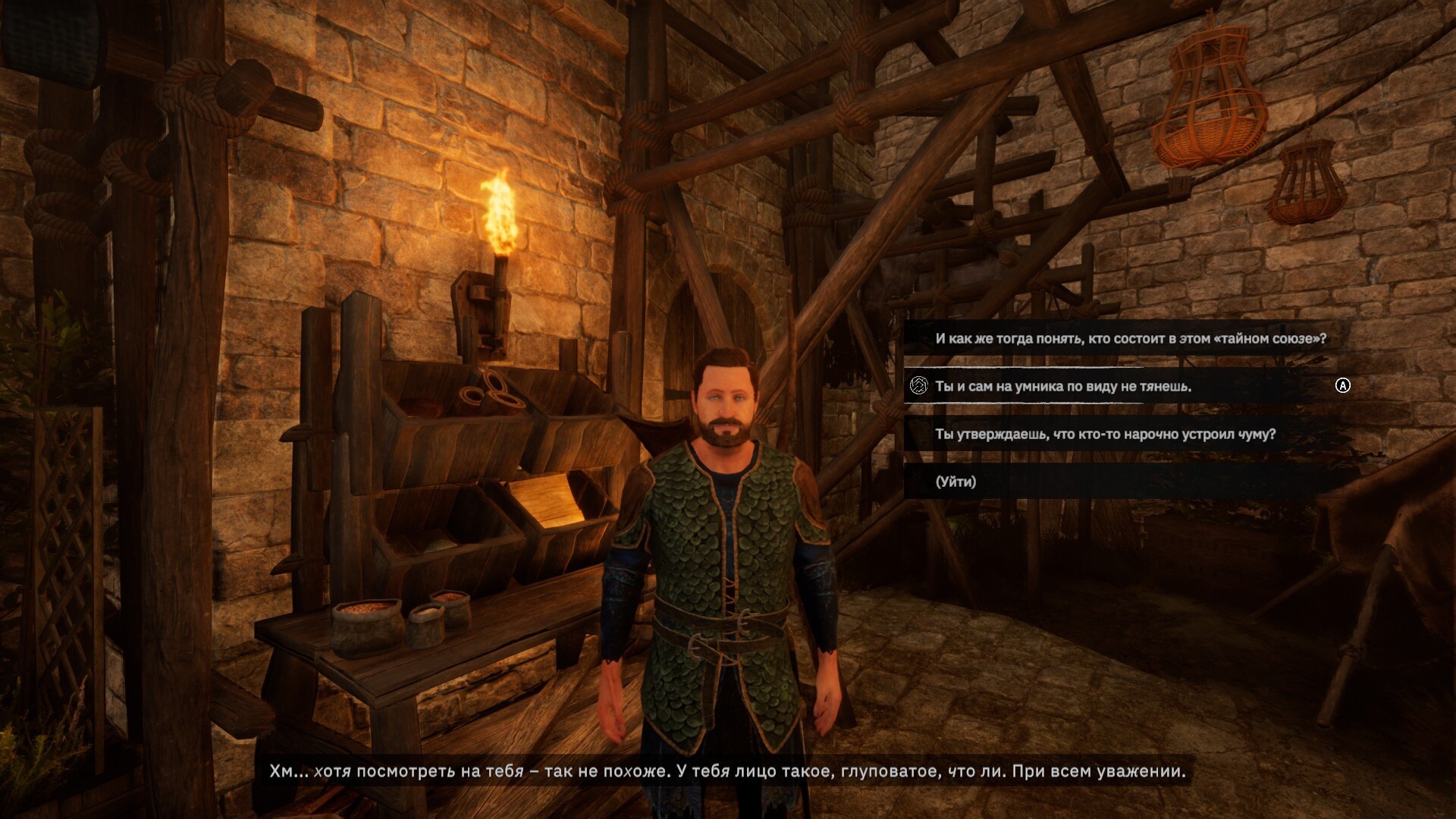Ask if someone deliberately caused the чуму

[1105, 434]
